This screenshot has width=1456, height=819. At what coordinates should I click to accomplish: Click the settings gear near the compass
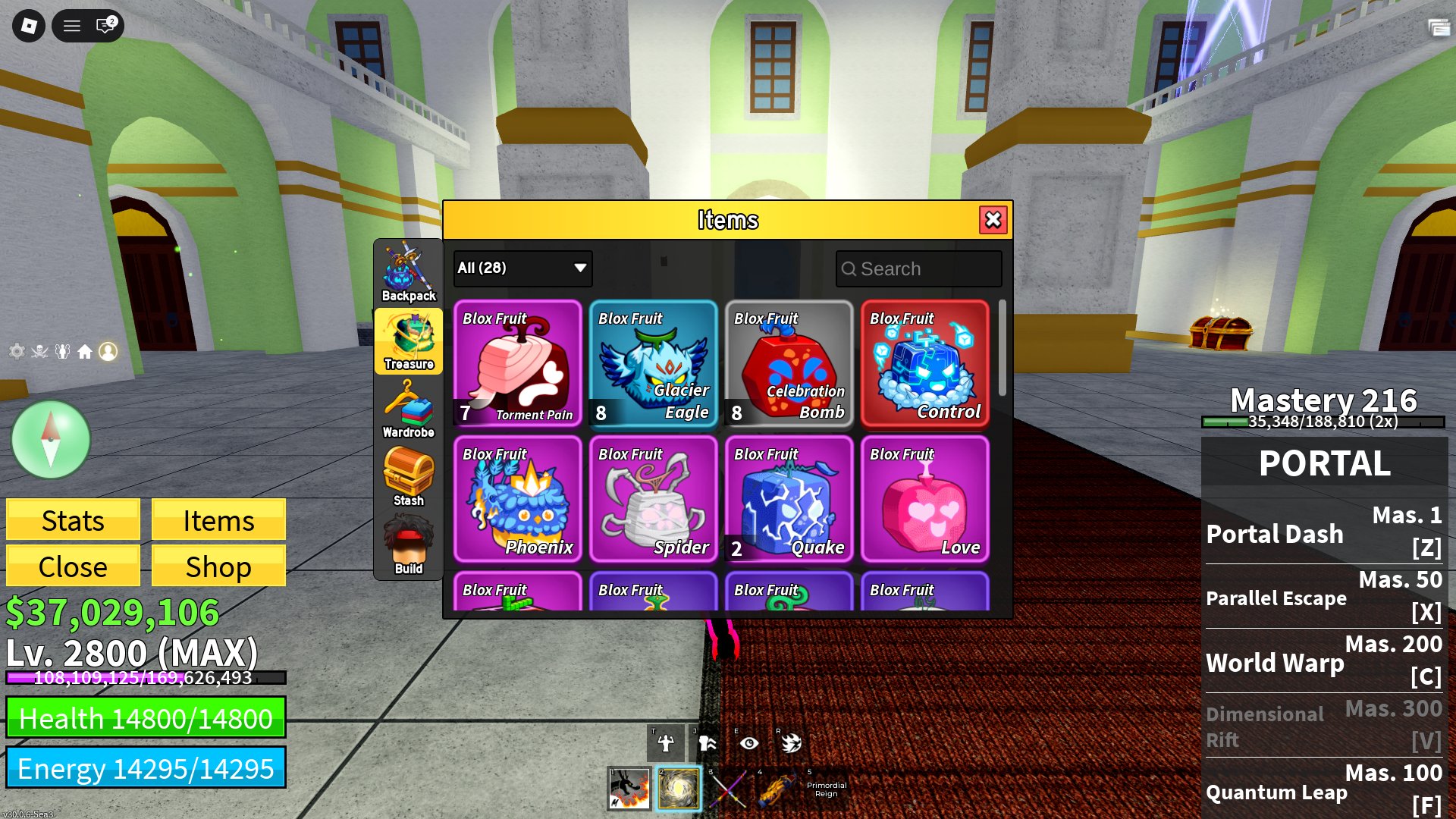[17, 351]
